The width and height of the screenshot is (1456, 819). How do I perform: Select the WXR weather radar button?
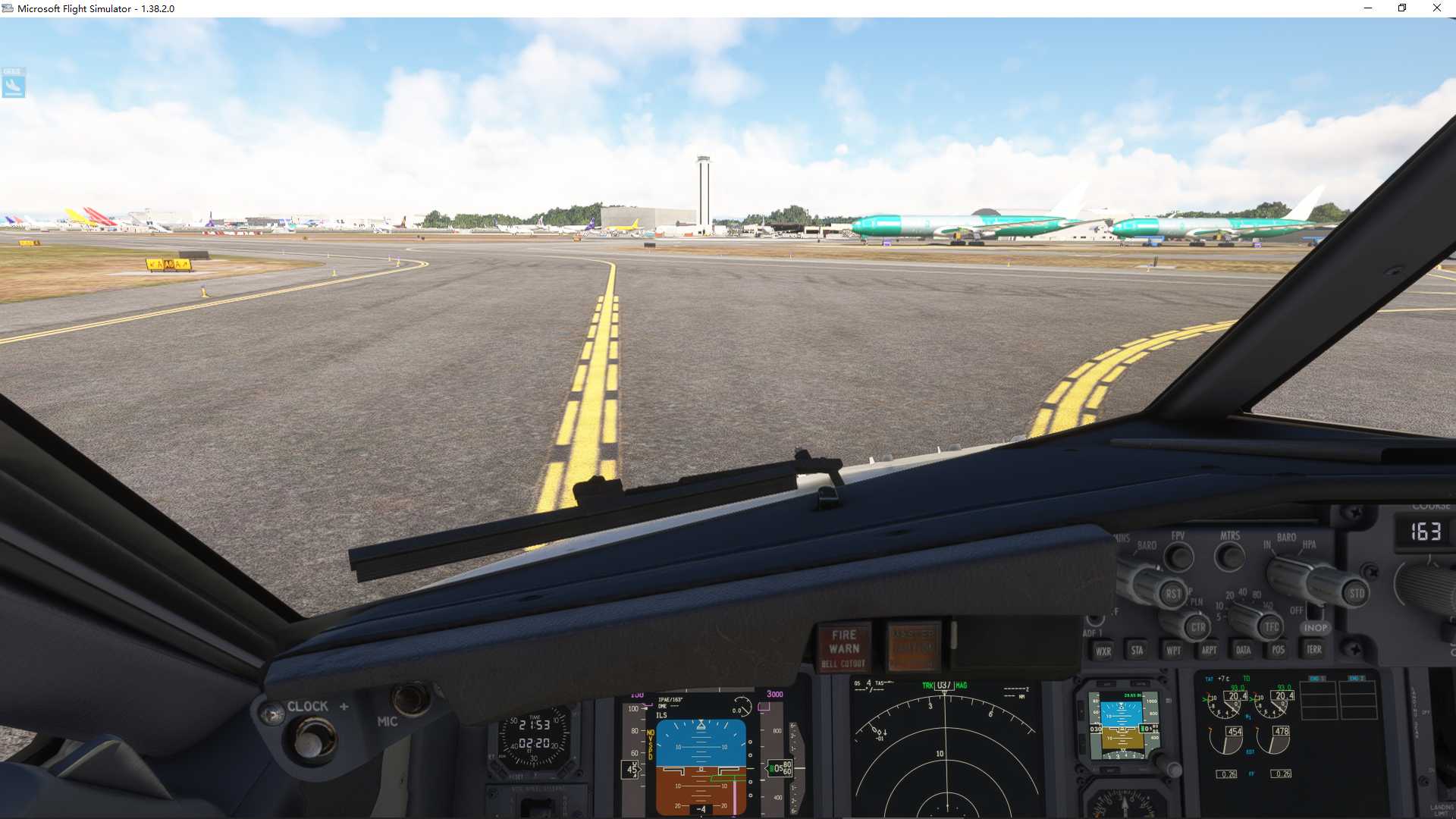[1104, 651]
